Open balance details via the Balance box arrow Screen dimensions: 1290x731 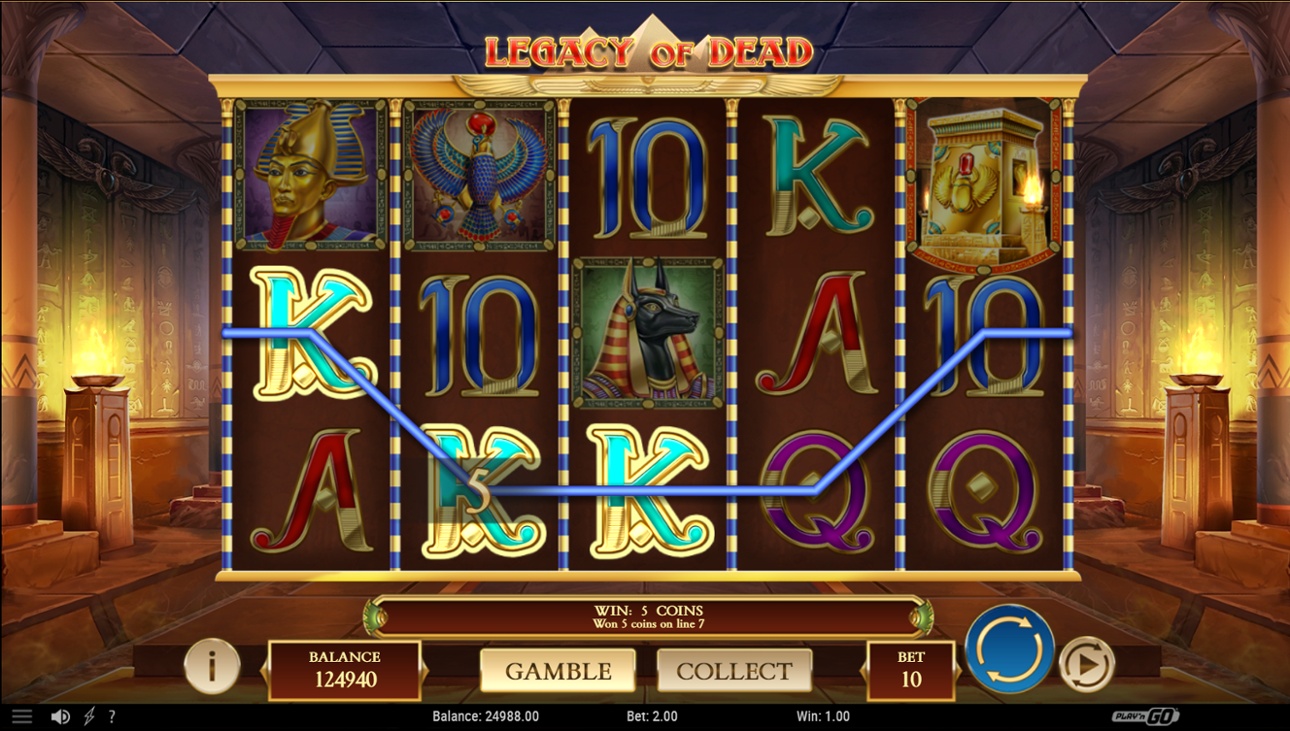pyautogui.click(x=427, y=668)
